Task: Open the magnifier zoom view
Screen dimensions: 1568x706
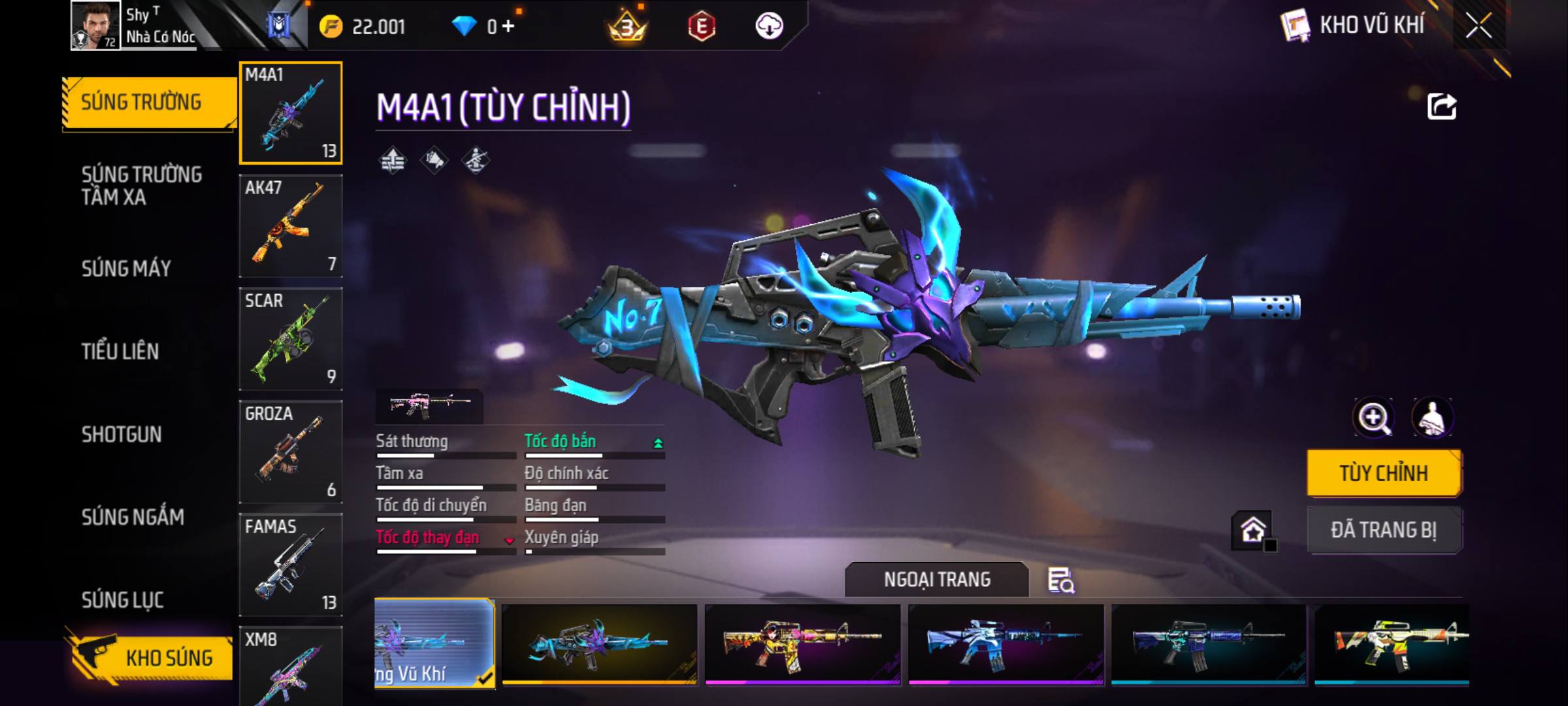Action: (x=1373, y=418)
